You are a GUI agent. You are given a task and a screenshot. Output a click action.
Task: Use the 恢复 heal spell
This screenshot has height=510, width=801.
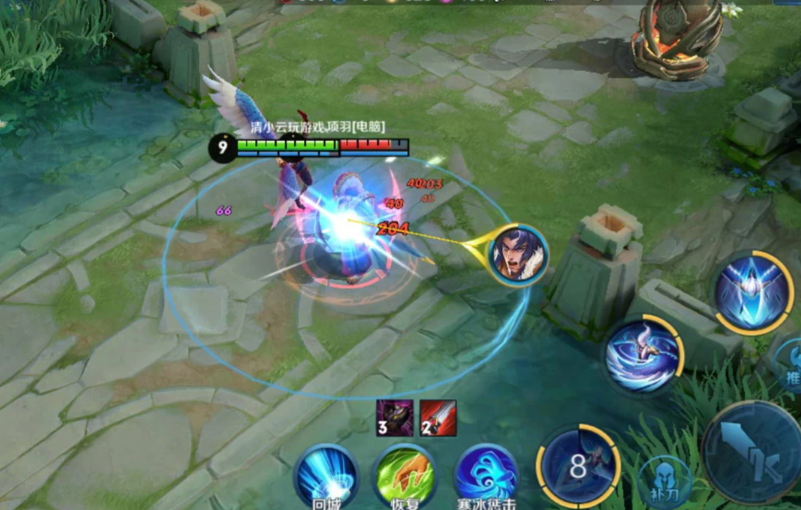tap(406, 473)
